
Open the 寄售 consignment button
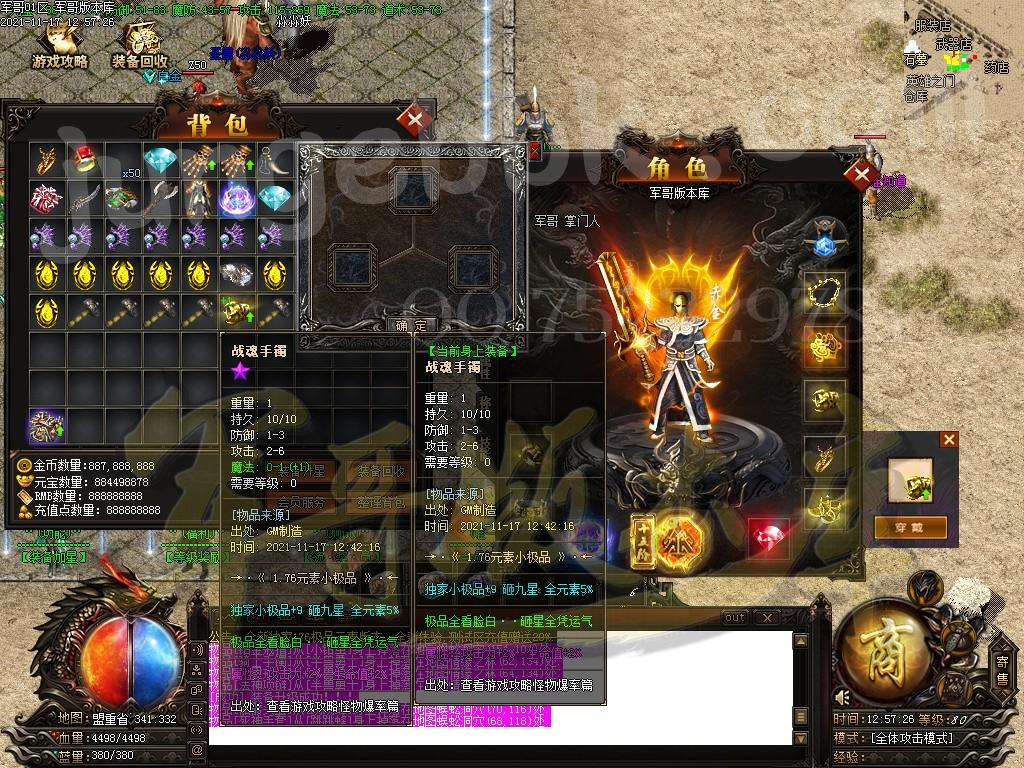tap(1002, 670)
